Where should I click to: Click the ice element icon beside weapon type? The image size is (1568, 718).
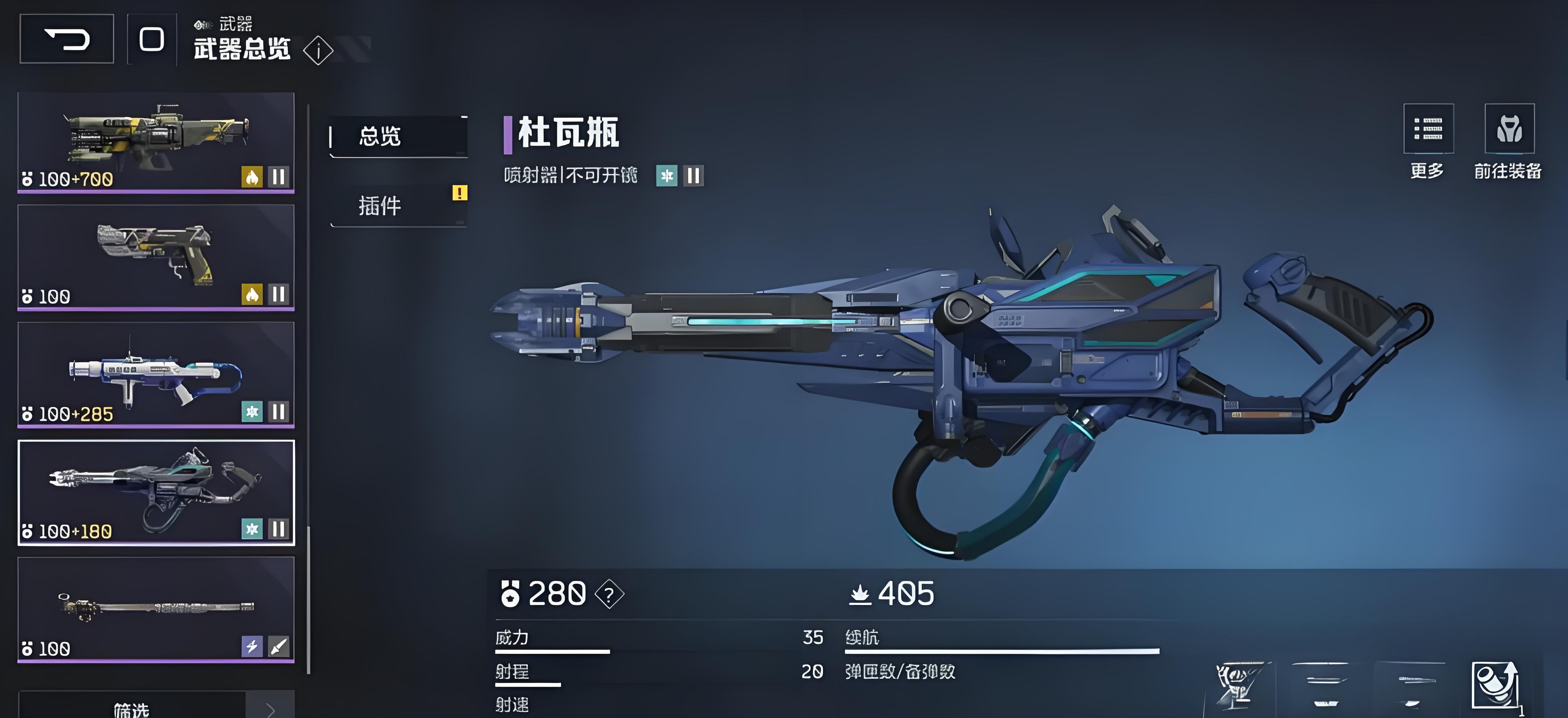click(666, 176)
